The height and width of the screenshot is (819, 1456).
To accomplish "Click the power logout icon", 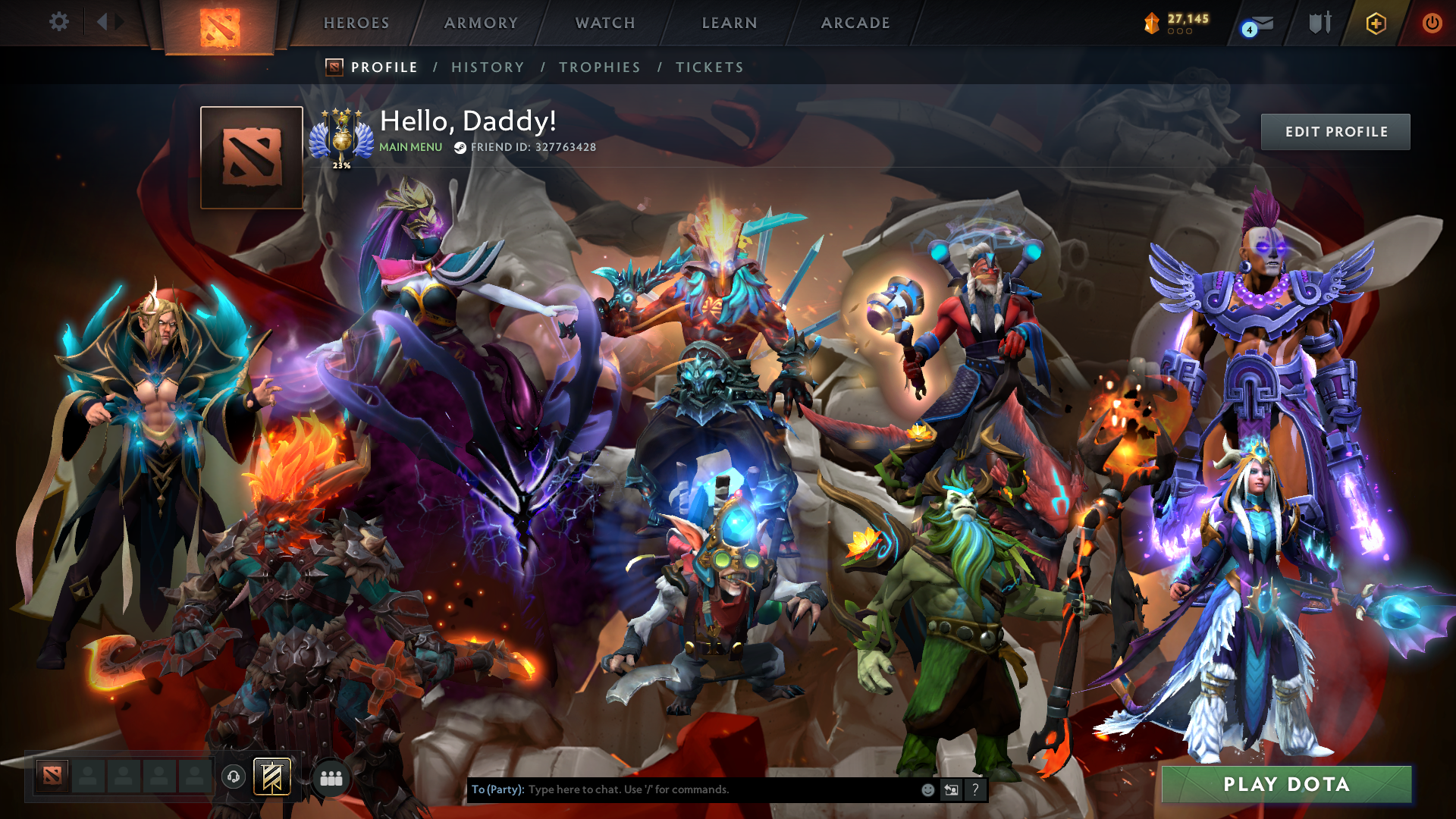I will (x=1432, y=23).
